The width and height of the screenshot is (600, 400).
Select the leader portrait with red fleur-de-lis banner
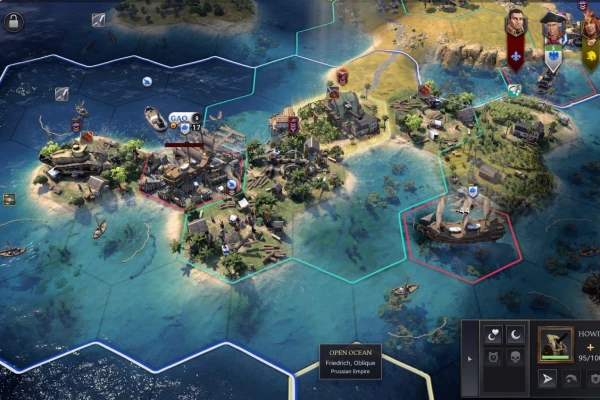516,23
